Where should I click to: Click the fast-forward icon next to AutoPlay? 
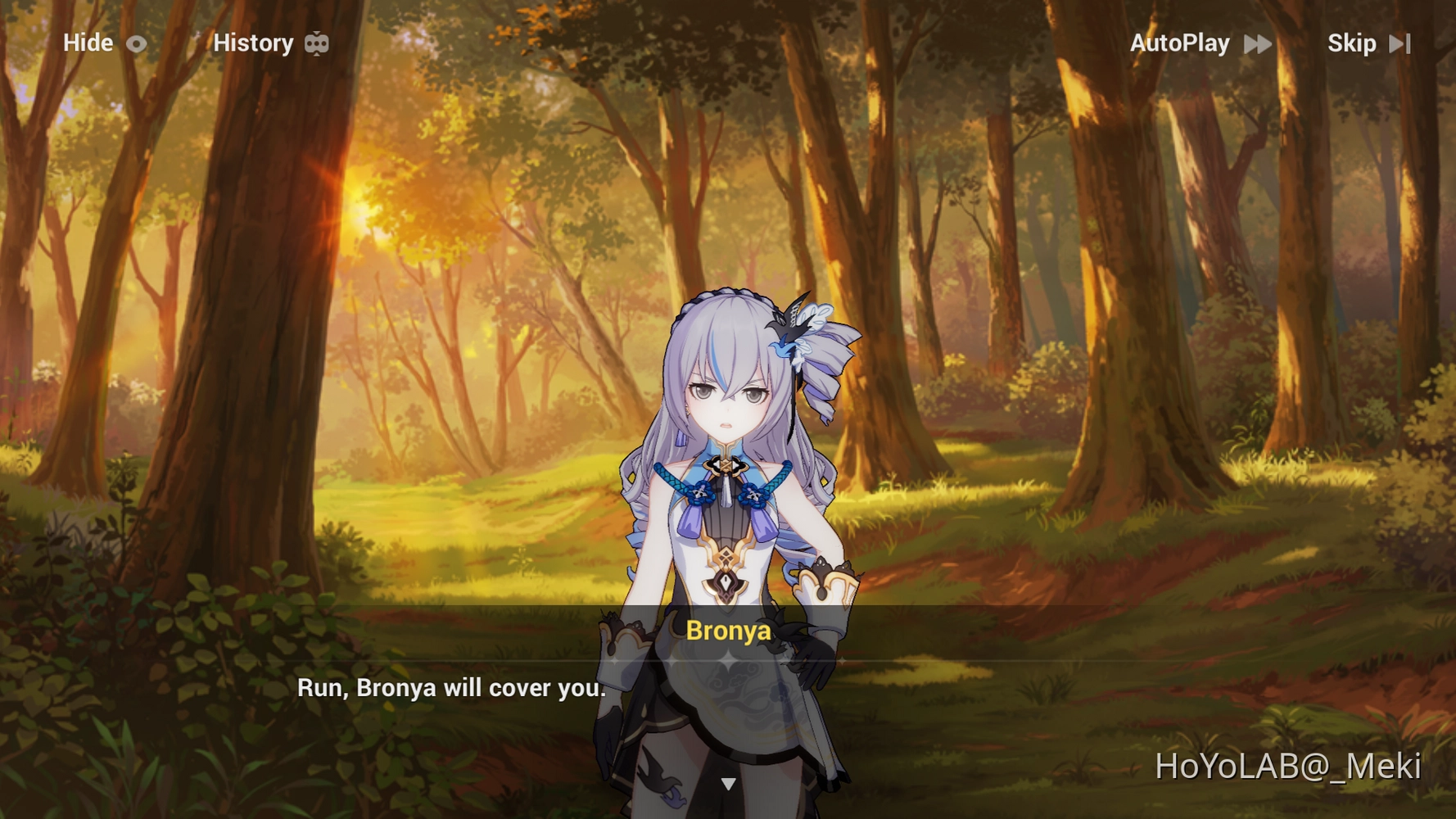1258,43
